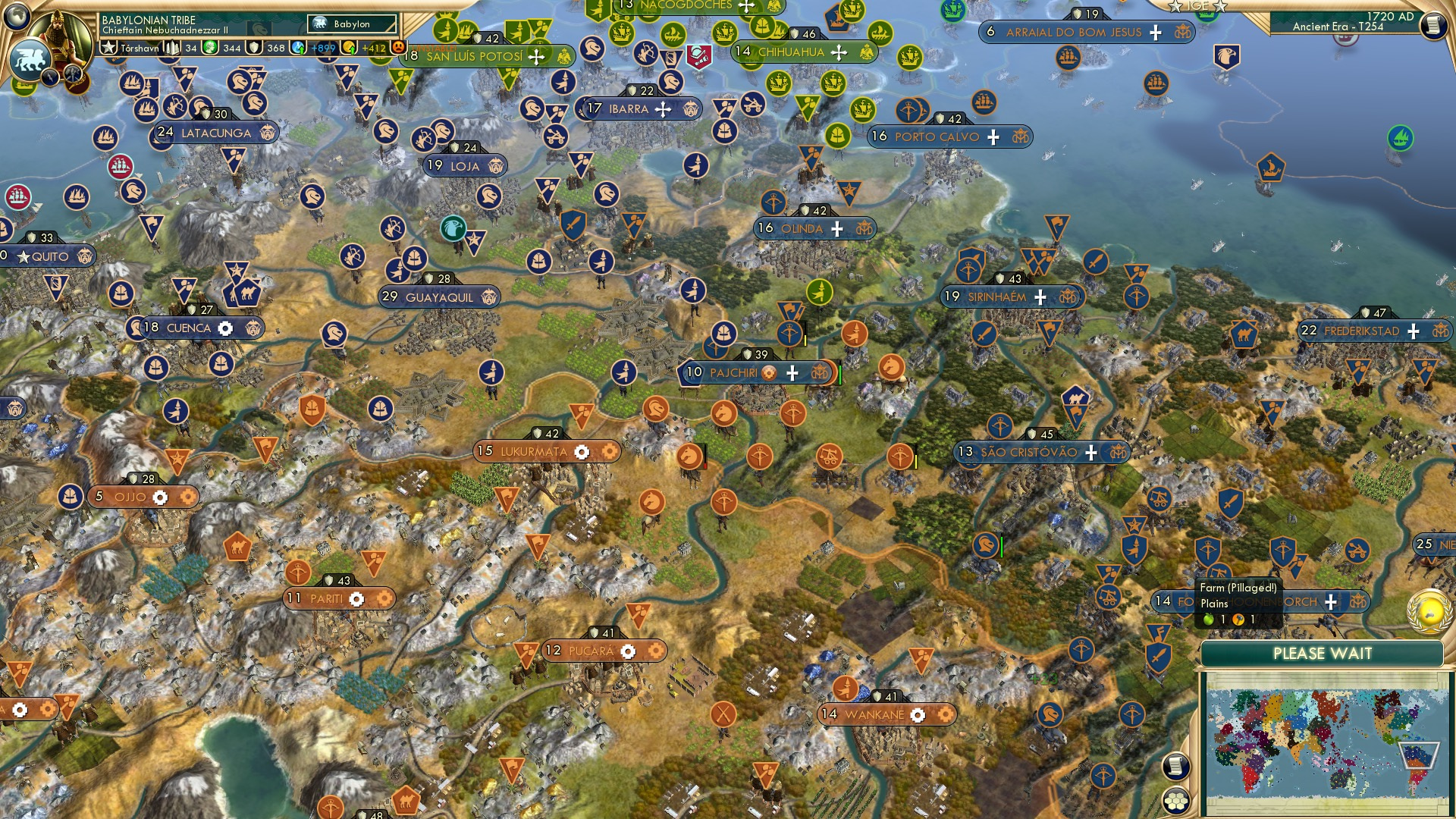Open the Babylon civilization dropdown
Viewport: 1456px width, 819px height.
[353, 24]
